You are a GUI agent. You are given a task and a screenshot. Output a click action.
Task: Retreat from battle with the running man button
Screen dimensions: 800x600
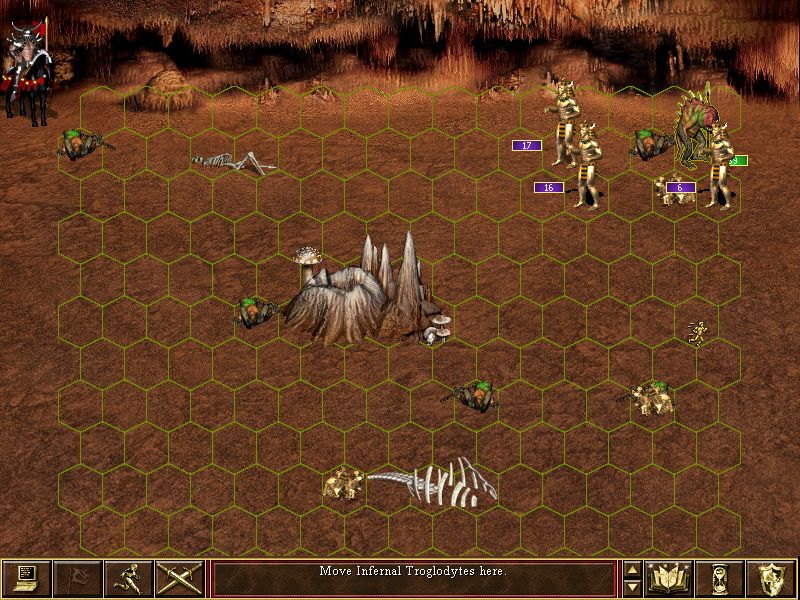(x=129, y=578)
